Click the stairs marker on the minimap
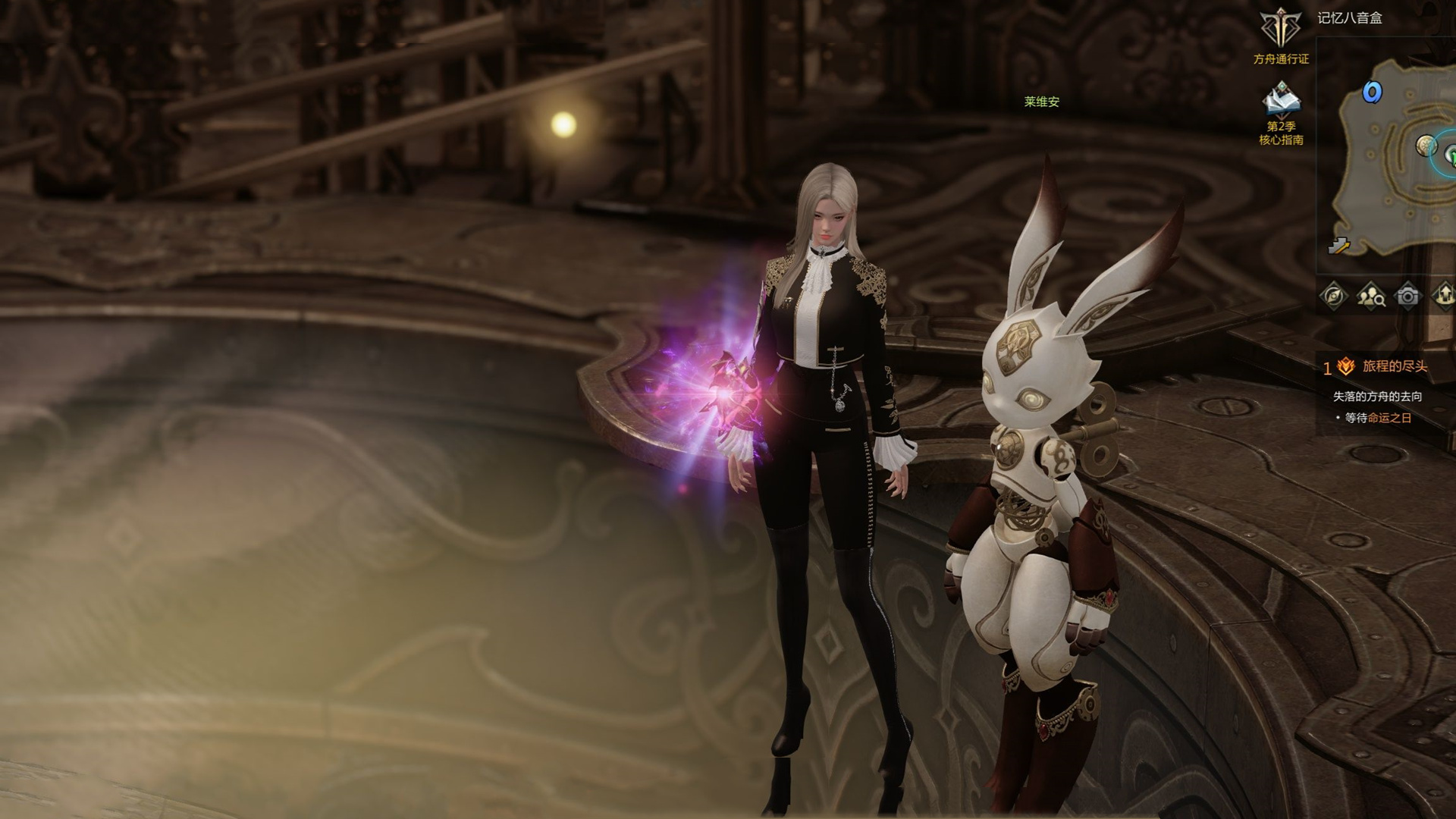Screen dimensions: 1456x819 [1340, 245]
